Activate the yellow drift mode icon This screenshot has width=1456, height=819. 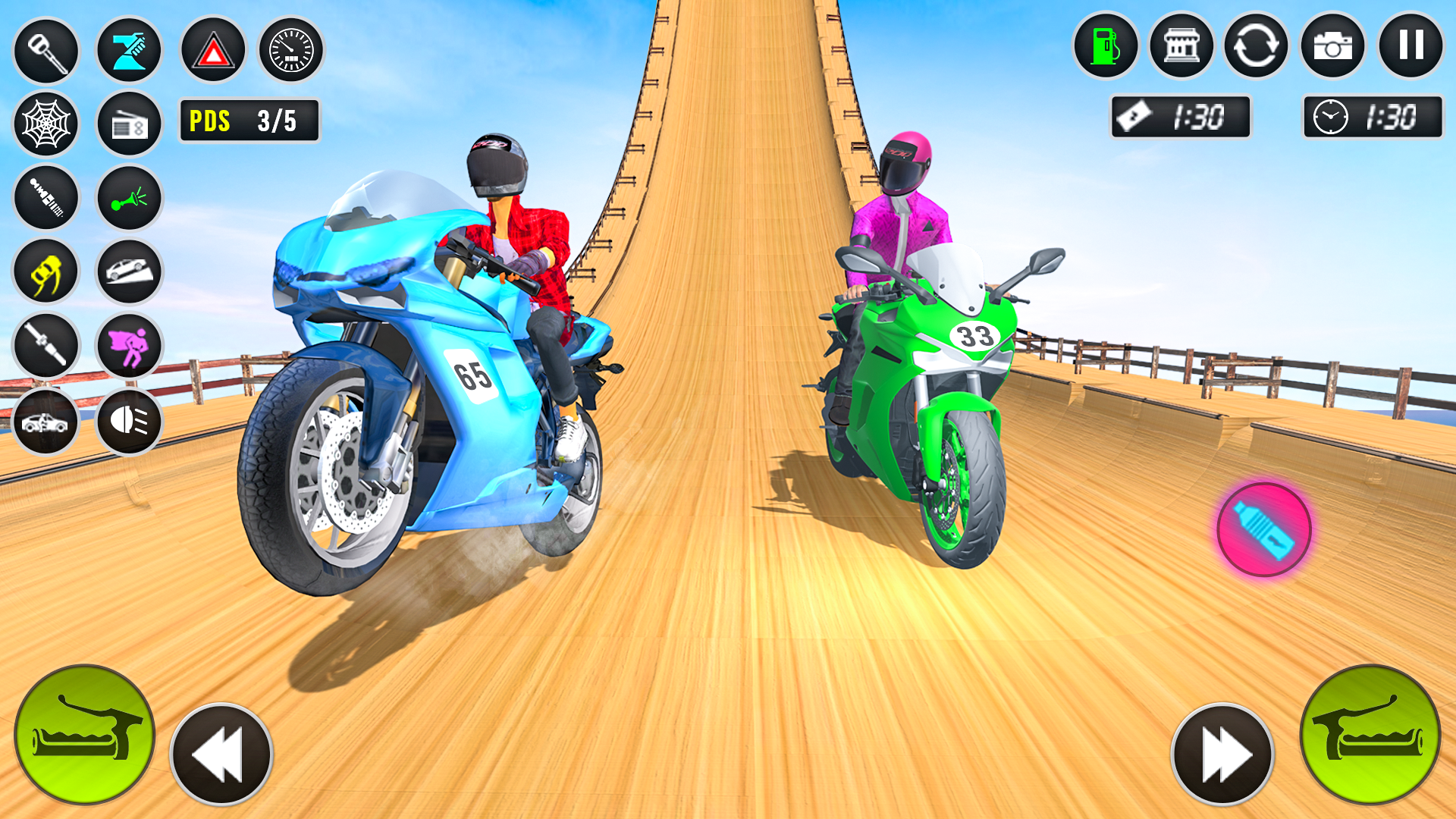(x=45, y=271)
